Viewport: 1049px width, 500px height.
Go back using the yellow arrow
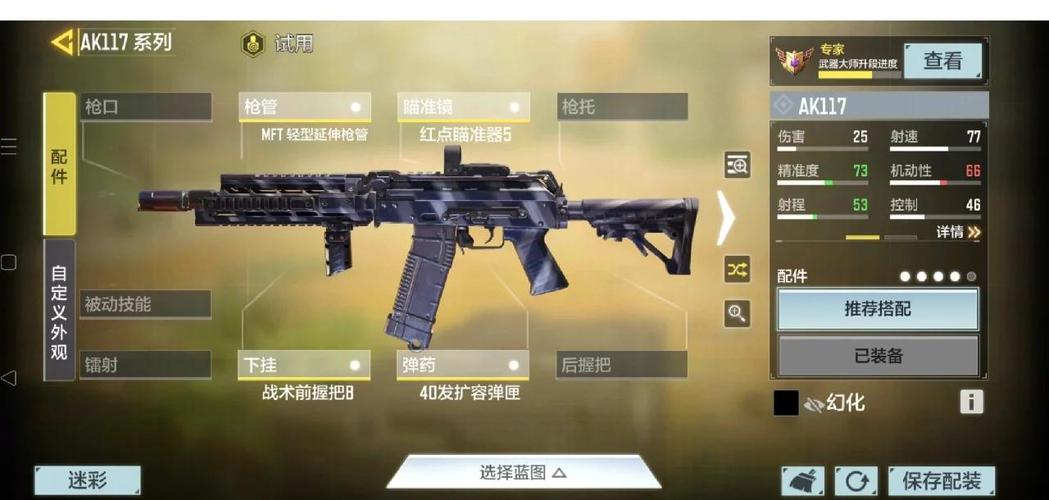click(x=62, y=42)
